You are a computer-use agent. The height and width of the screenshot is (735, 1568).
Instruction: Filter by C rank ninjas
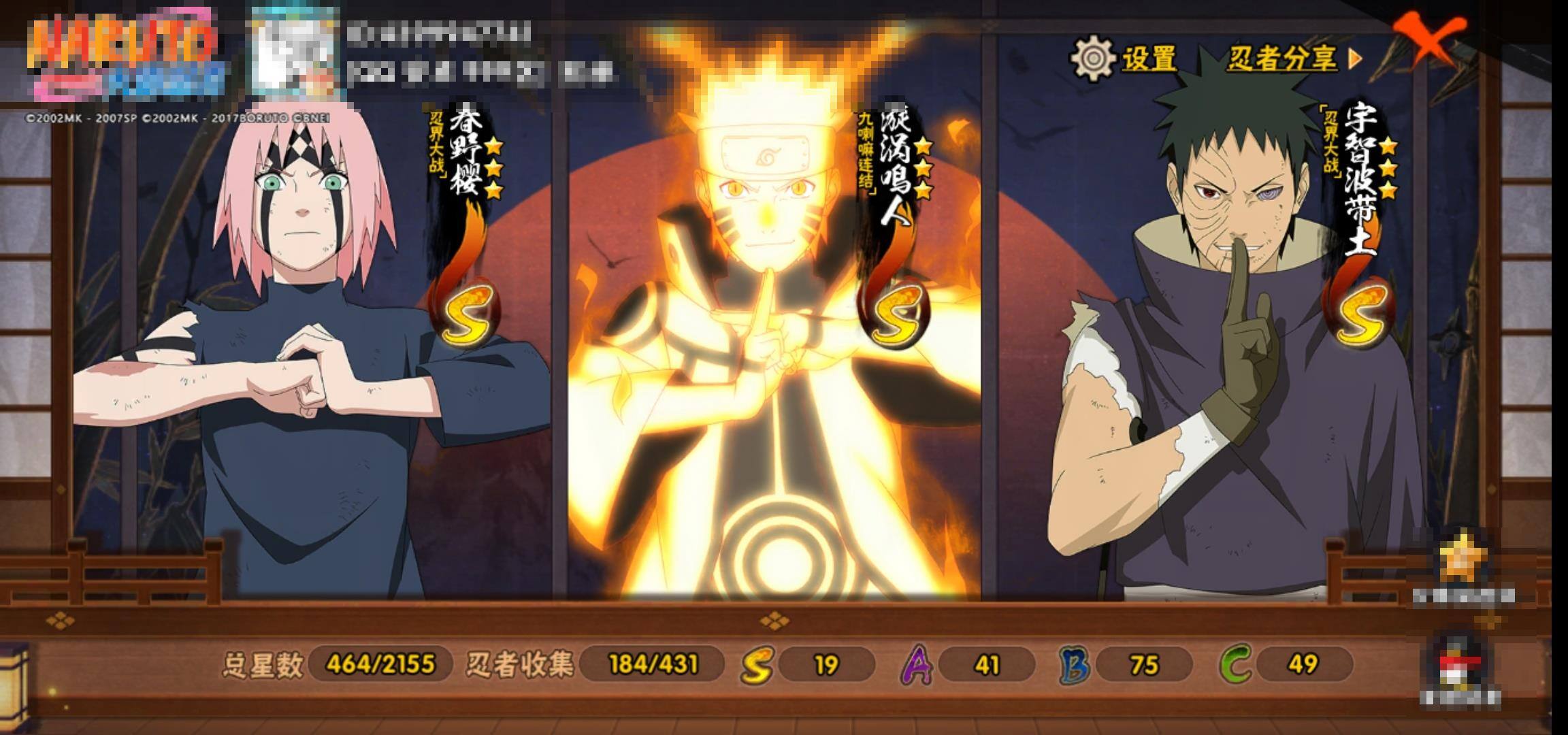point(1235,664)
